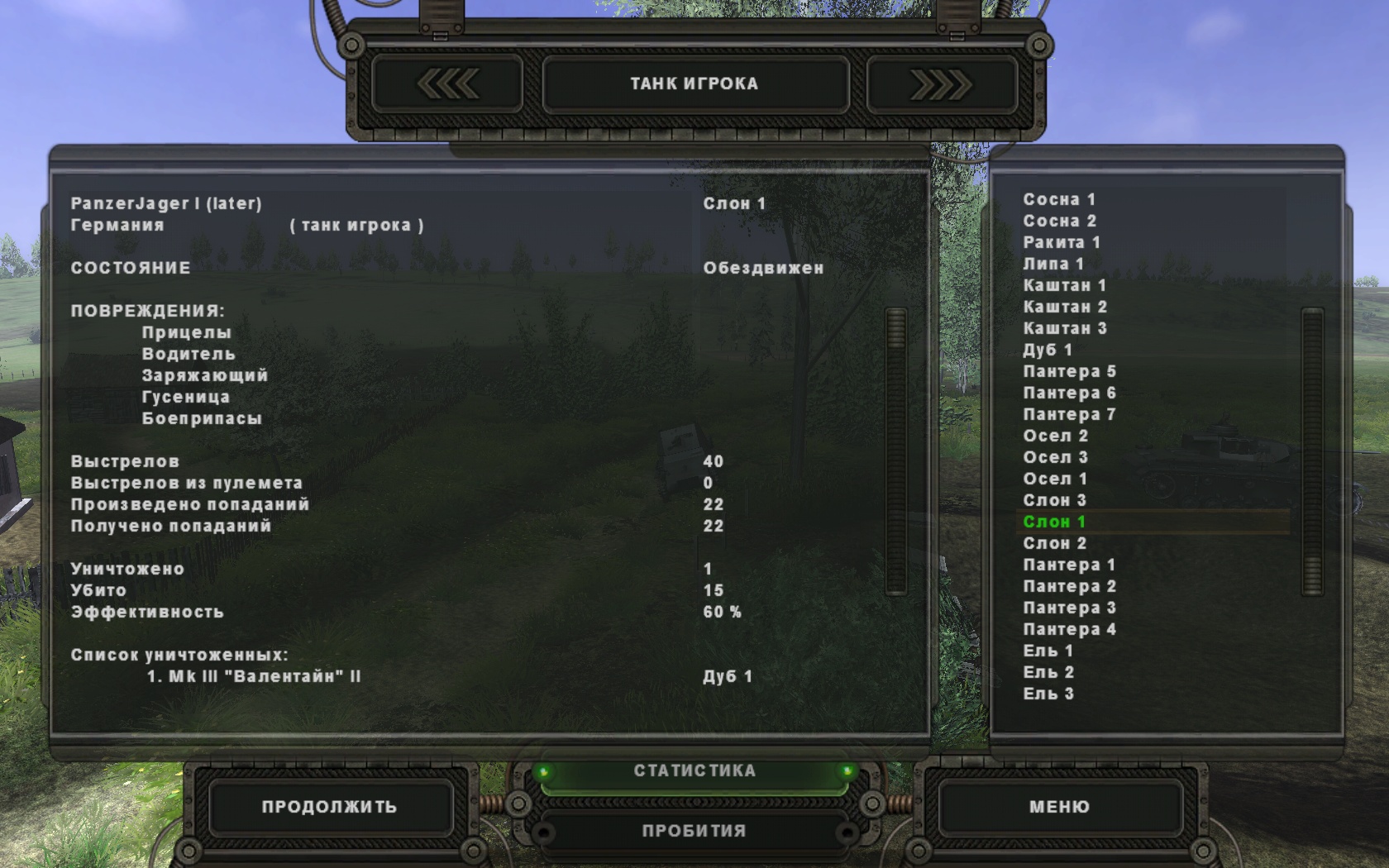
Task: Select Пантера 4 unit row
Action: [1069, 630]
